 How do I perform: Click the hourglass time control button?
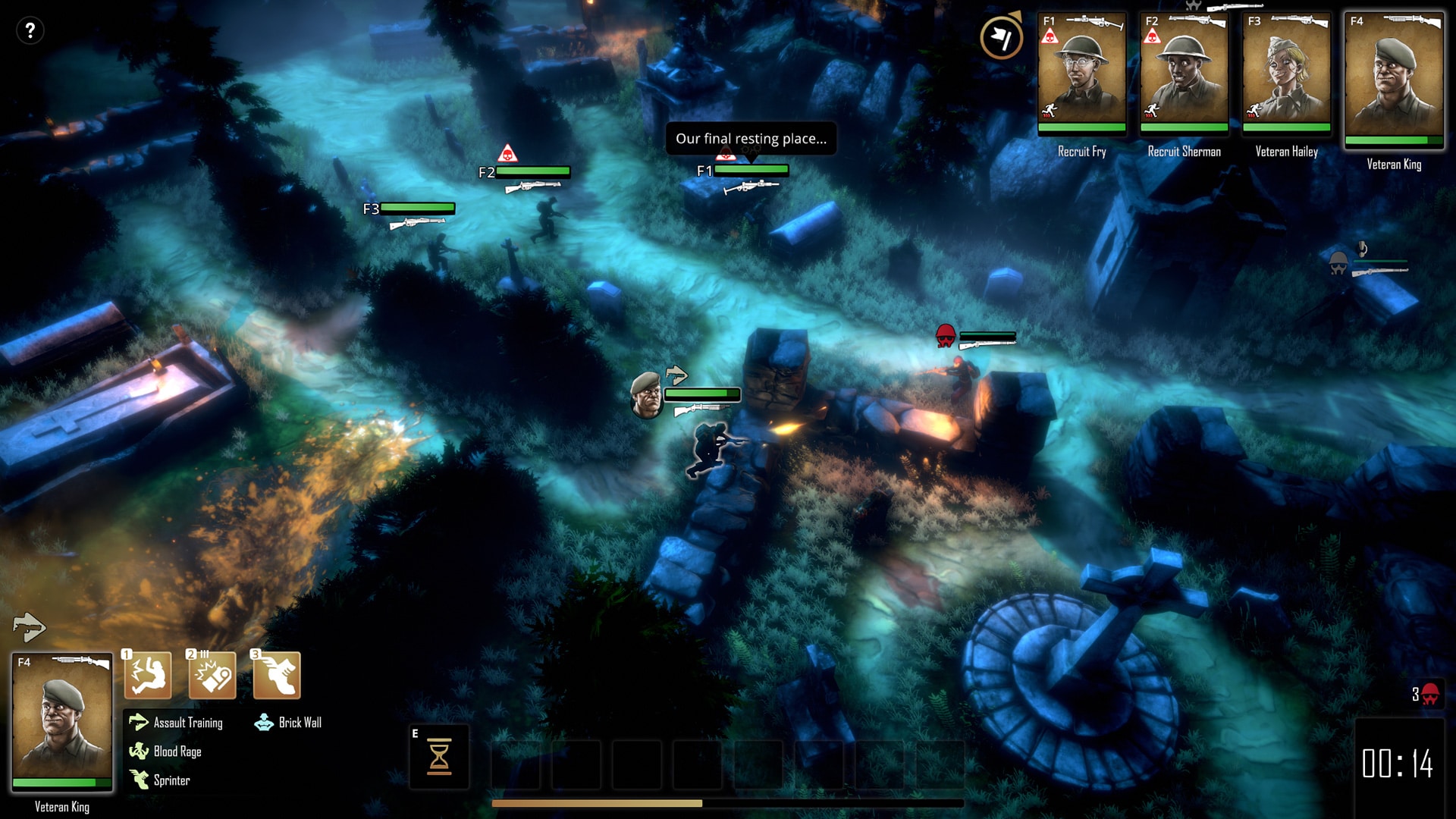[x=439, y=757]
